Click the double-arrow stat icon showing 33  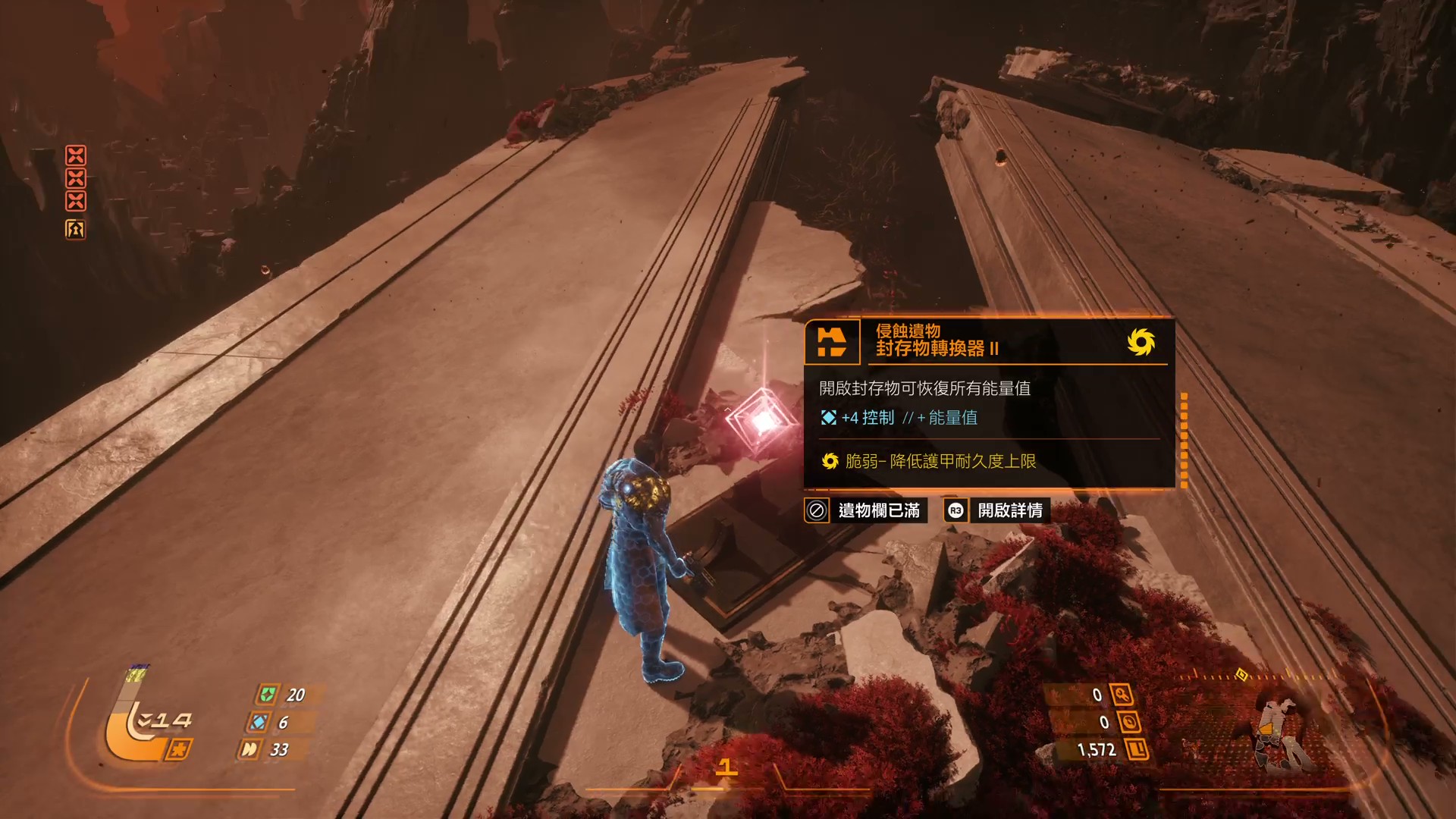coord(249,749)
